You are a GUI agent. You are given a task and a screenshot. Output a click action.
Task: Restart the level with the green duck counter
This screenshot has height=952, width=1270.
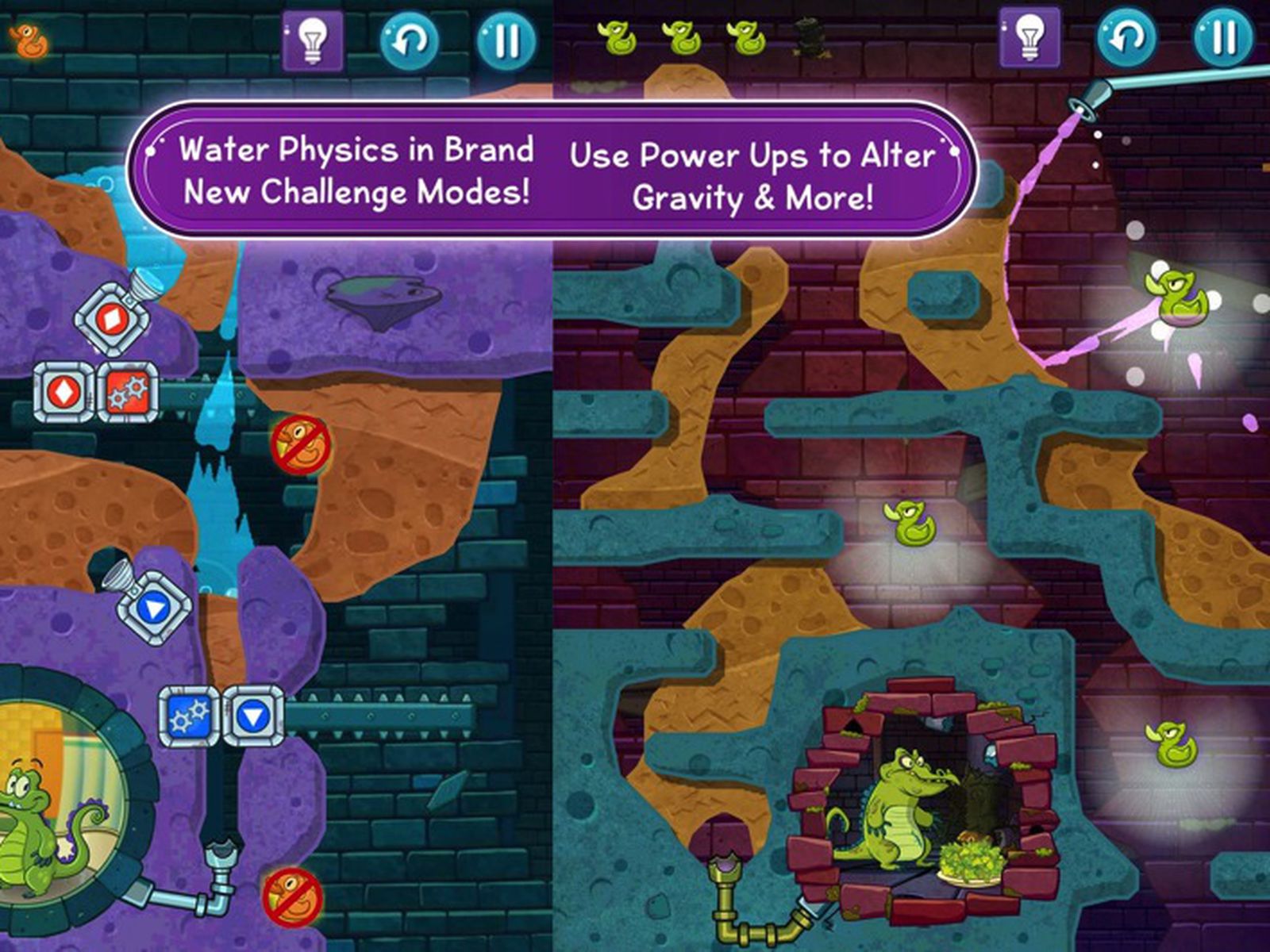coord(1126,37)
